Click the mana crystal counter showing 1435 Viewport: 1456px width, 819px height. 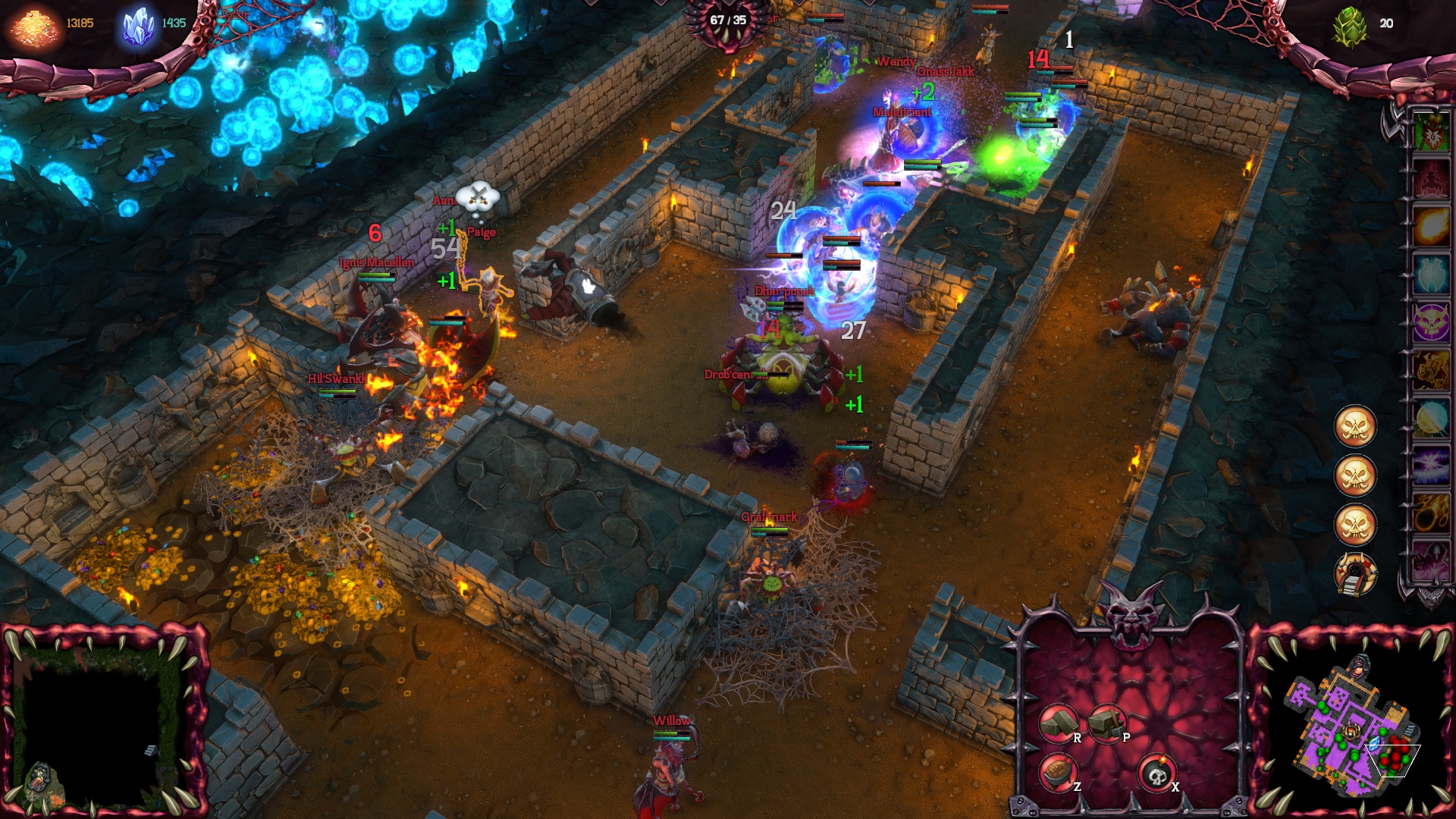(x=174, y=23)
